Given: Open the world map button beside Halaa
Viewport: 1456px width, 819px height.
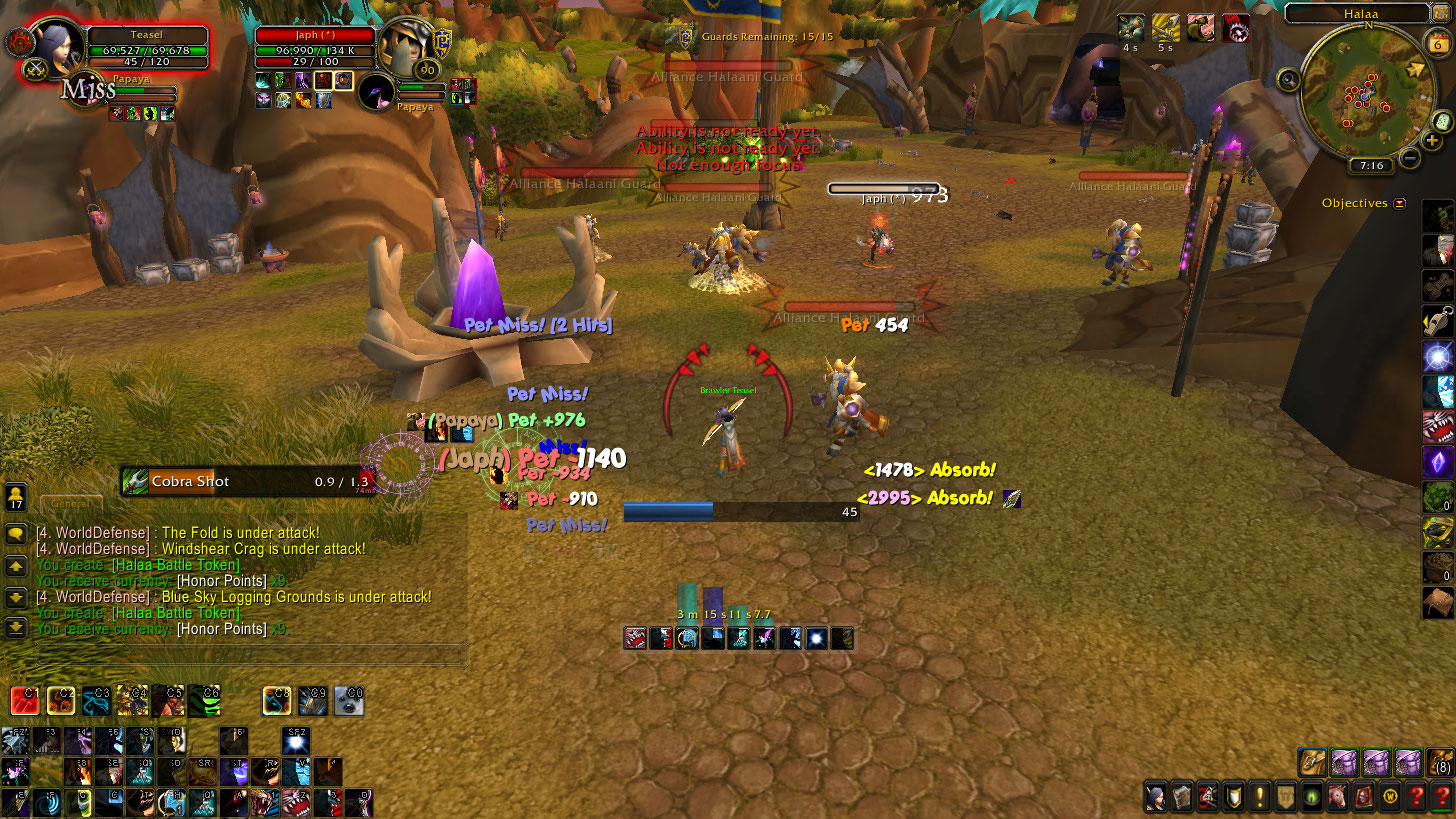Looking at the screenshot, I should coord(1441,13).
